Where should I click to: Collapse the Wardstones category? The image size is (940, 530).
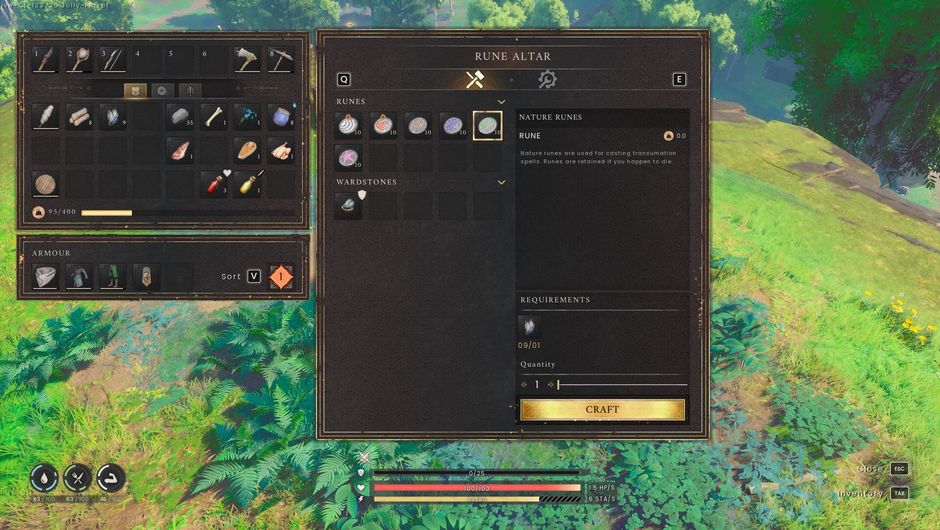tap(501, 182)
